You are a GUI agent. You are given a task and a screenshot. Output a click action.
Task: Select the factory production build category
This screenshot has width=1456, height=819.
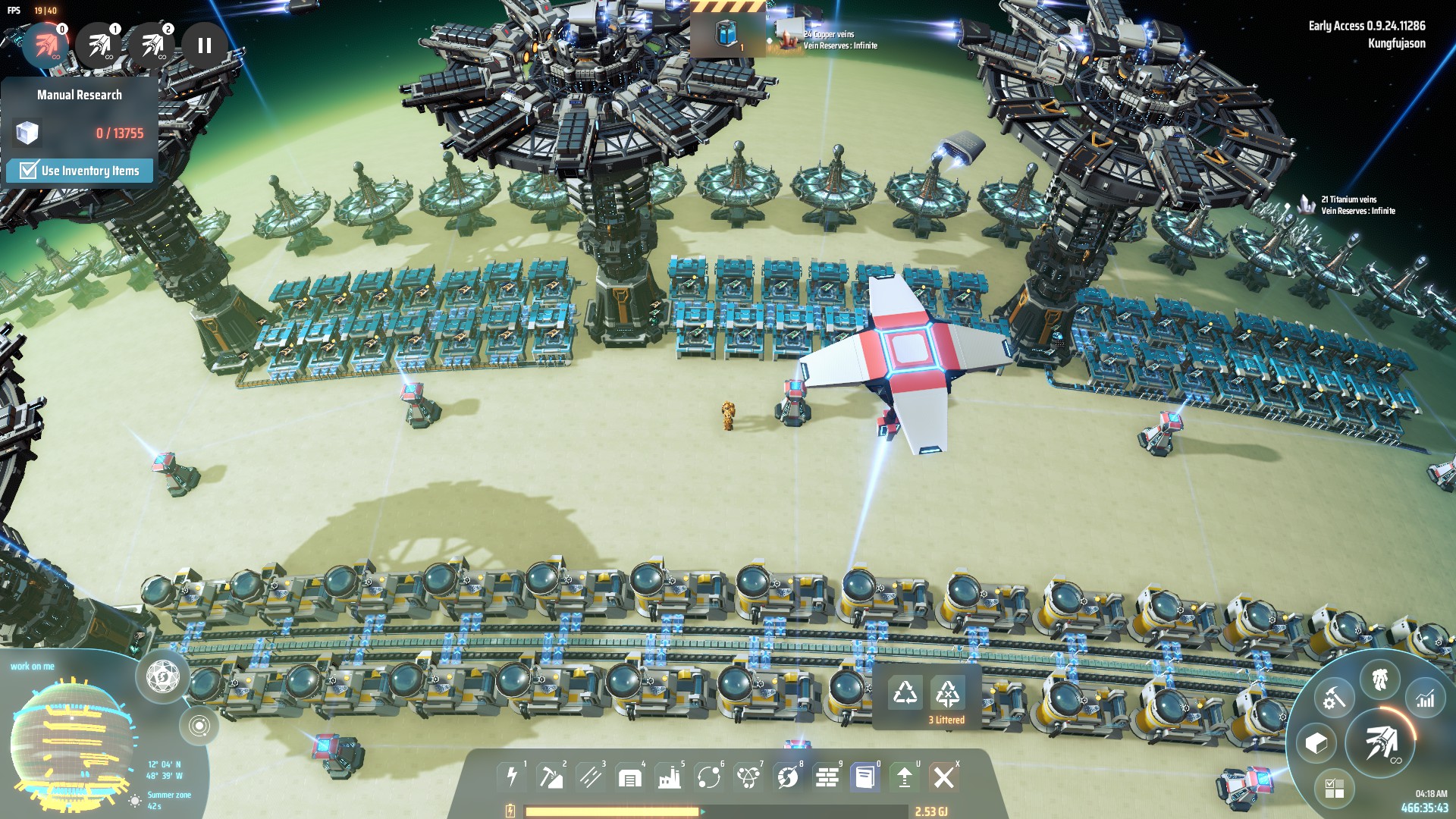point(669,777)
